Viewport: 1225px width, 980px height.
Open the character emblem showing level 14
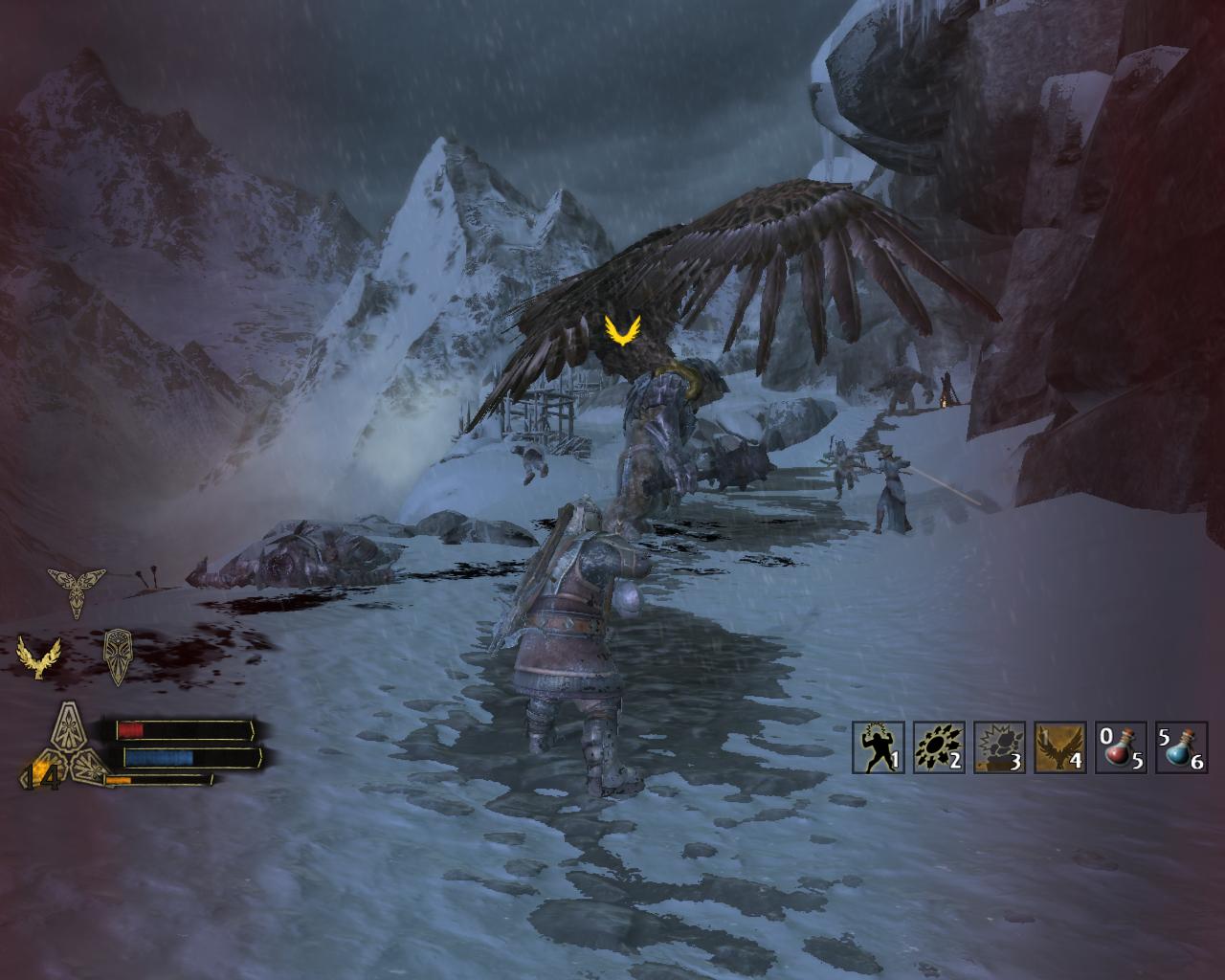point(70,747)
